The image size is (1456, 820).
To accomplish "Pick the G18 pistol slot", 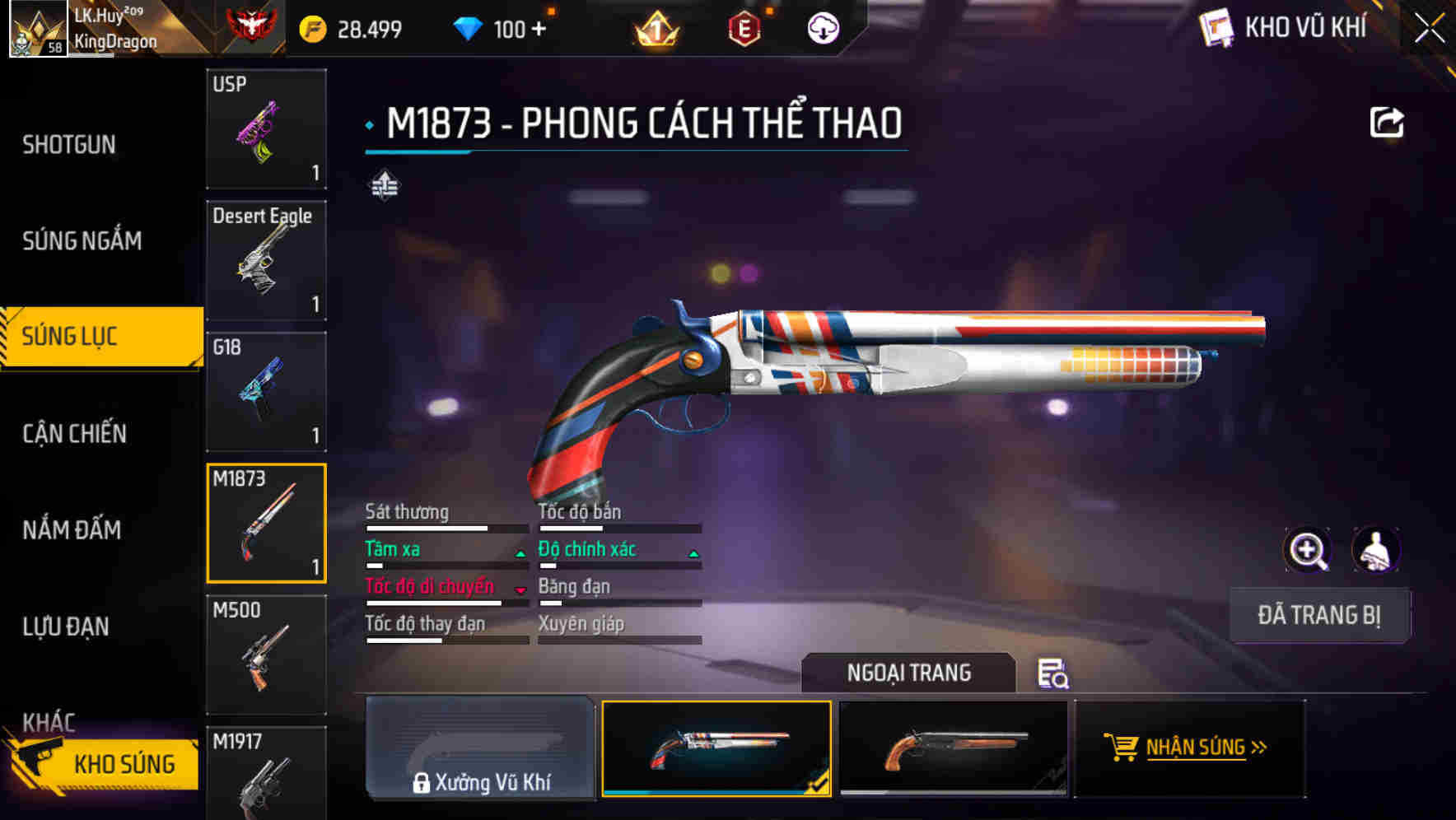I will (x=266, y=392).
